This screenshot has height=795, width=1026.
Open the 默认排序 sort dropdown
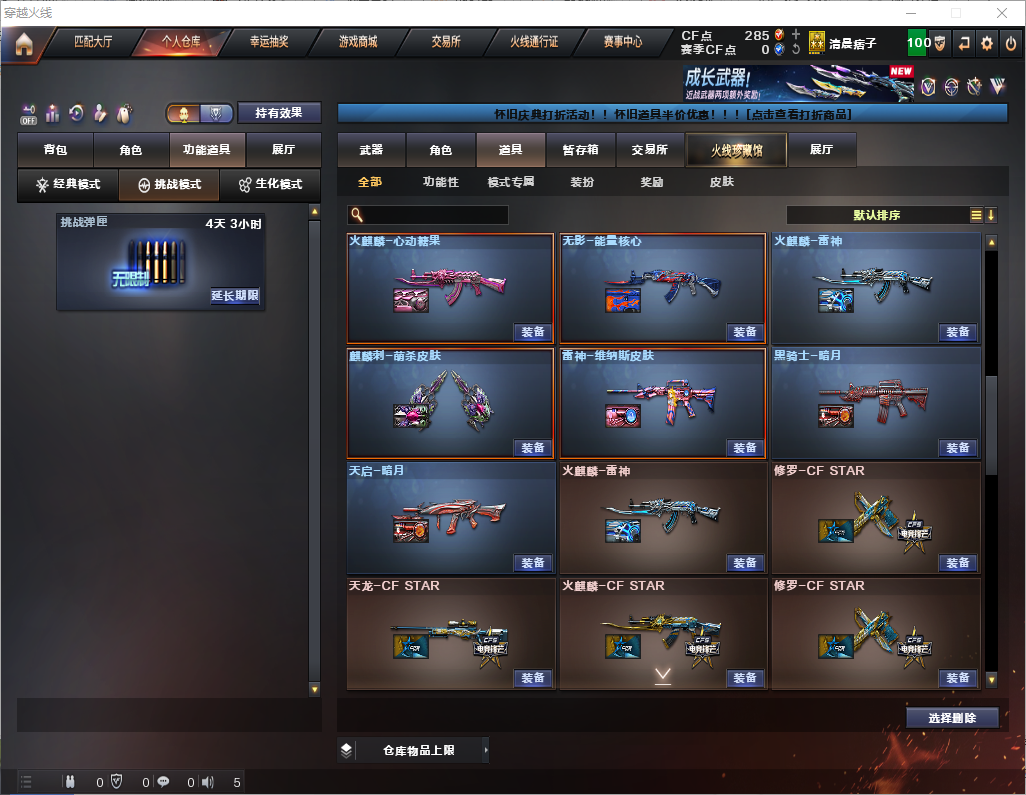coord(877,215)
